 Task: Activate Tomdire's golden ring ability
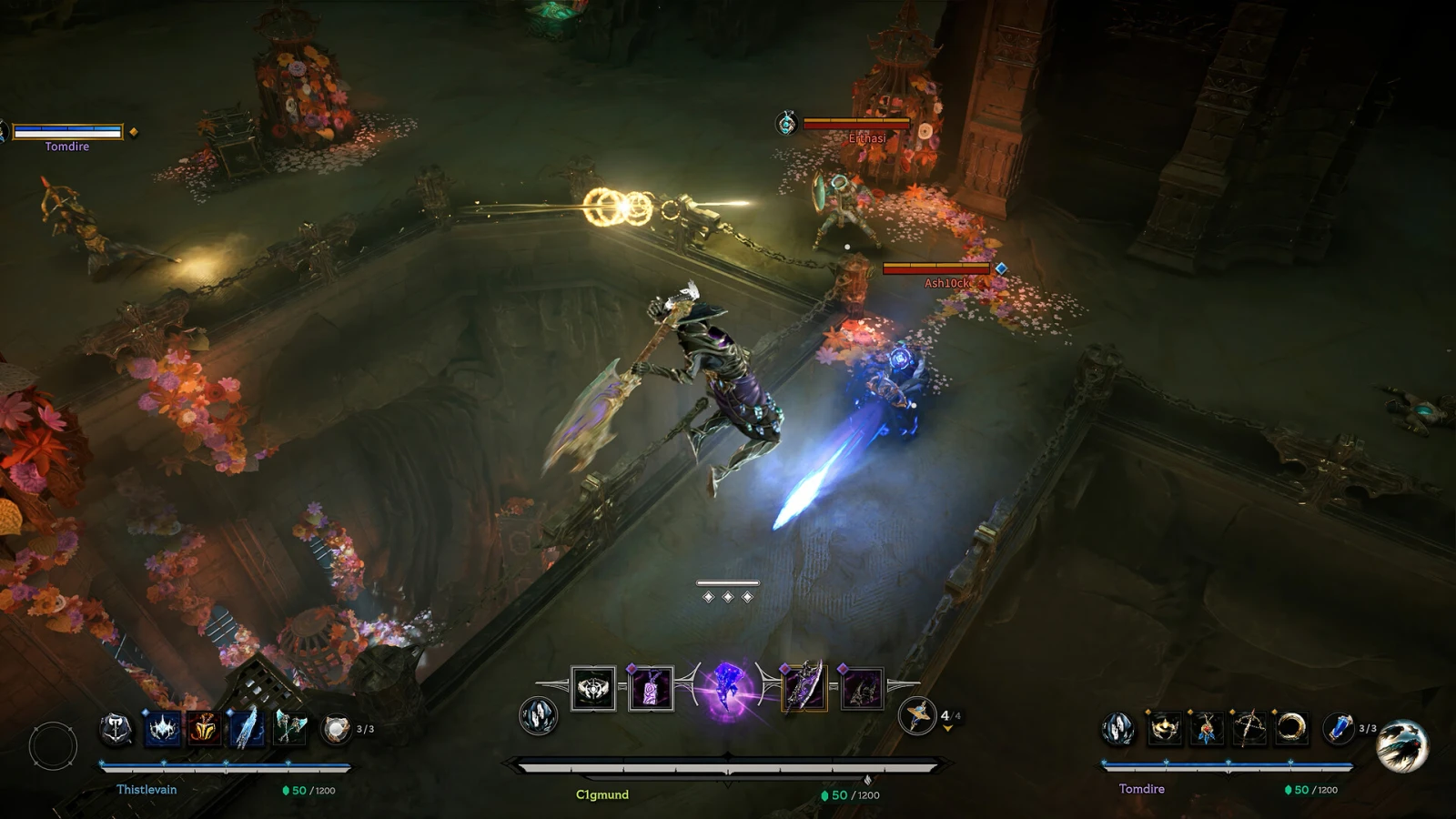click(1291, 728)
